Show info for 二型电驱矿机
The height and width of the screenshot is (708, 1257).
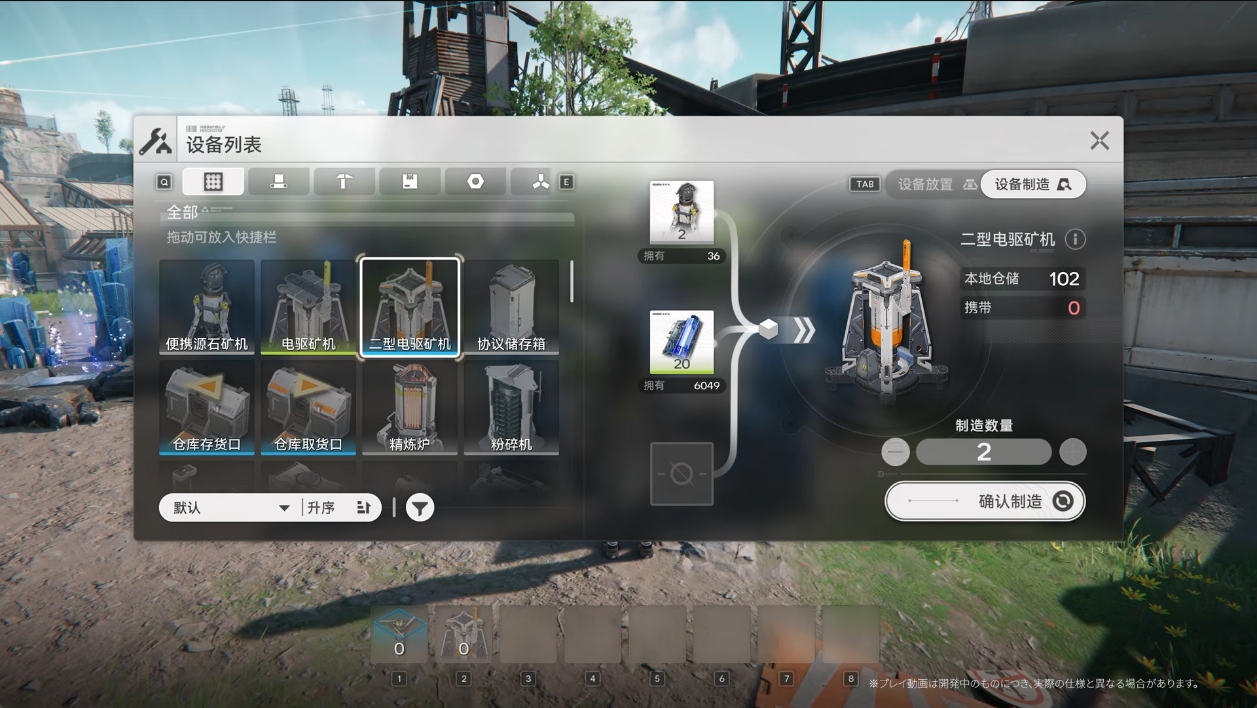pos(1075,239)
